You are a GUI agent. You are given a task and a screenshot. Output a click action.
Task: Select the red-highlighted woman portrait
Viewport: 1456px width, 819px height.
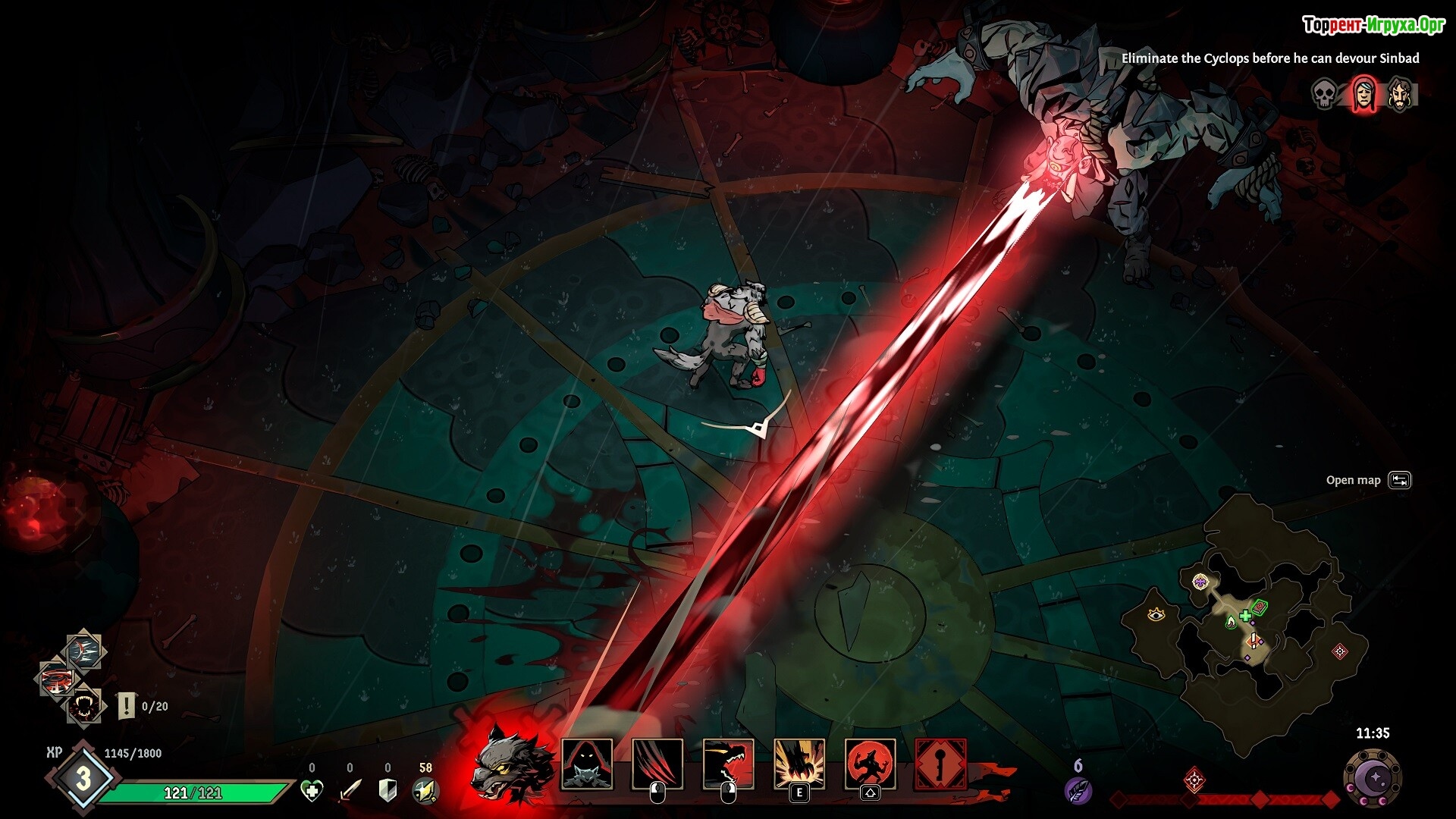point(1363,95)
